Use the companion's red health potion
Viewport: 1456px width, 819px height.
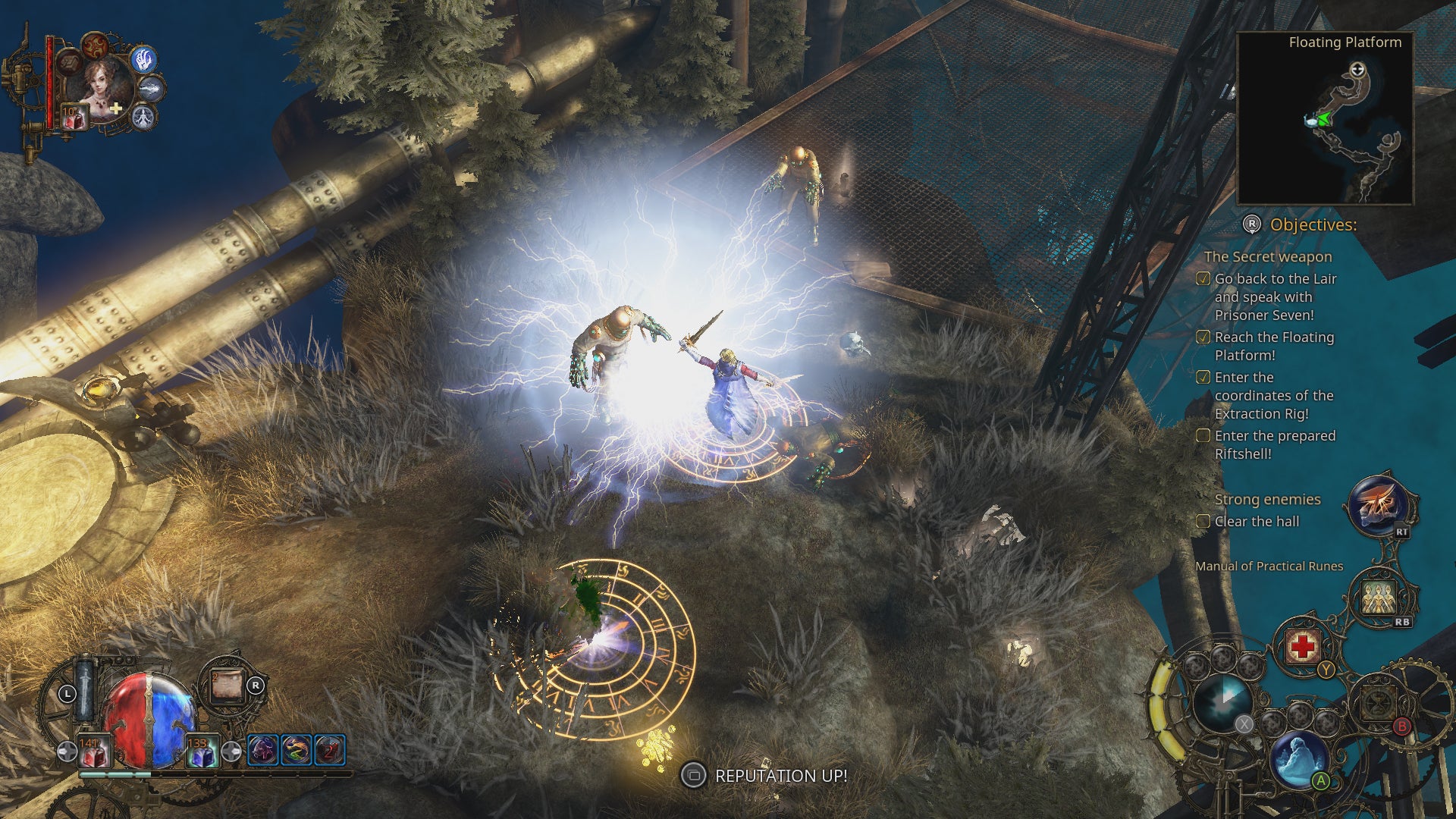point(74,118)
